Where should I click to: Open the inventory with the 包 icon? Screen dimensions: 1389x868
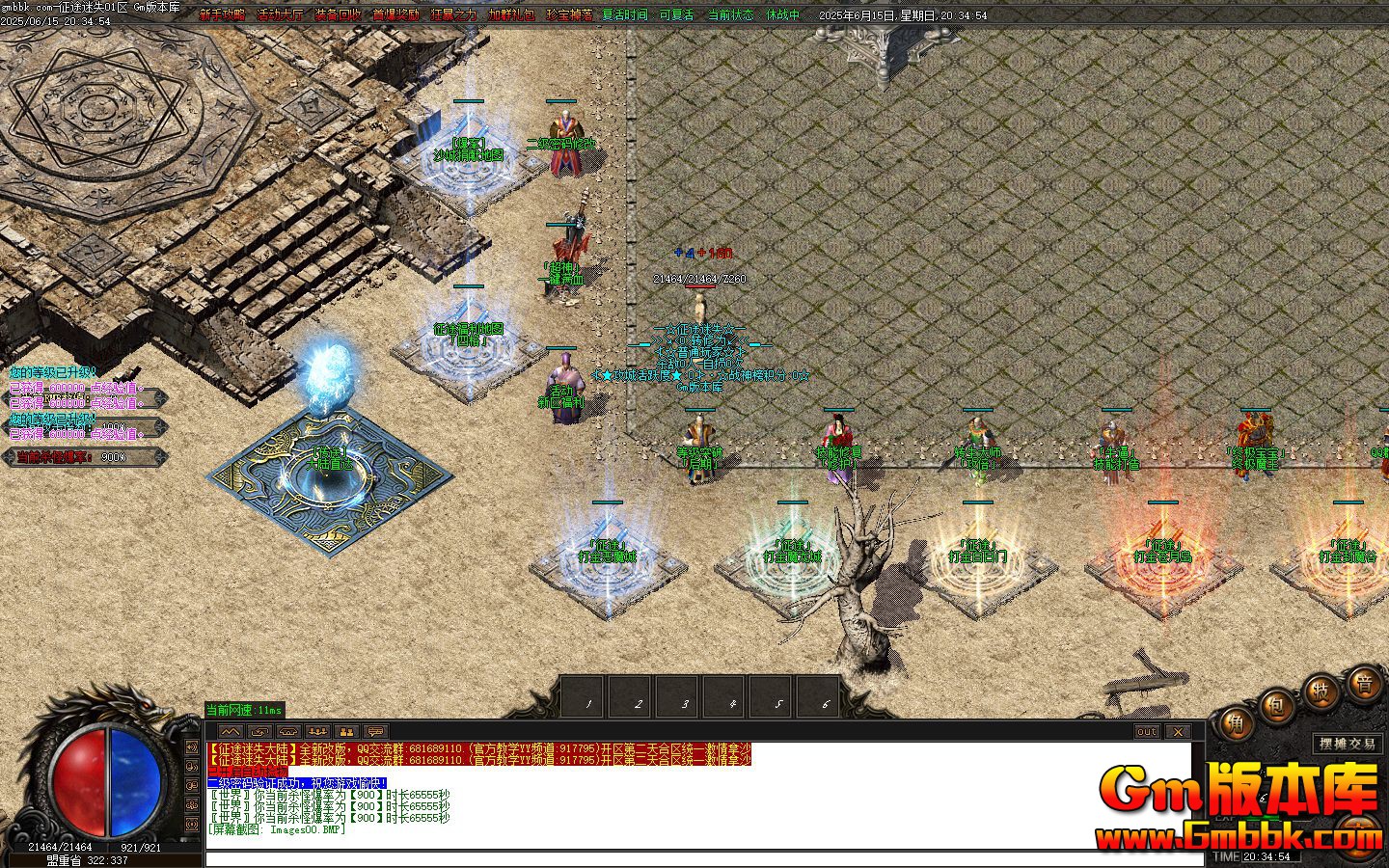(1275, 706)
